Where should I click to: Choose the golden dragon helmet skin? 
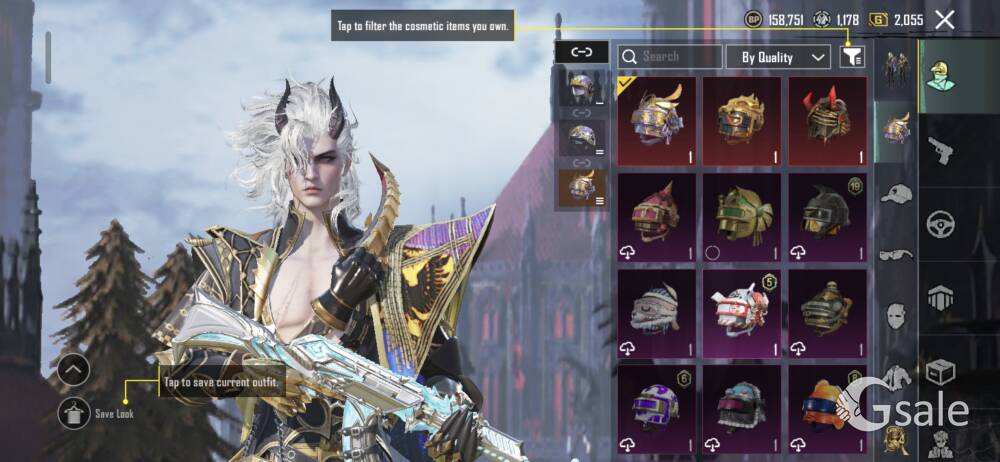click(742, 120)
